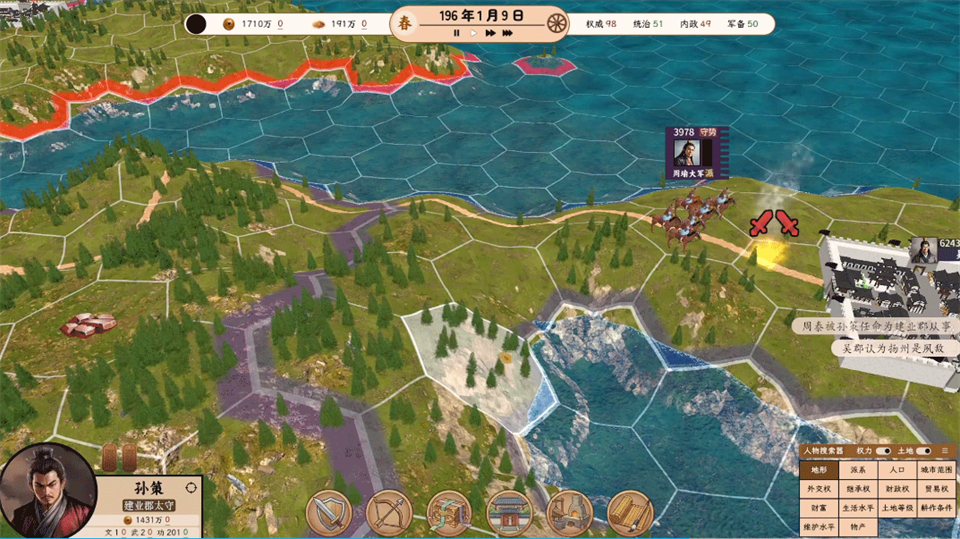Toggle the 土地 map switch
Image resolution: width=960 pixels, height=539 pixels.
pyautogui.click(x=923, y=451)
